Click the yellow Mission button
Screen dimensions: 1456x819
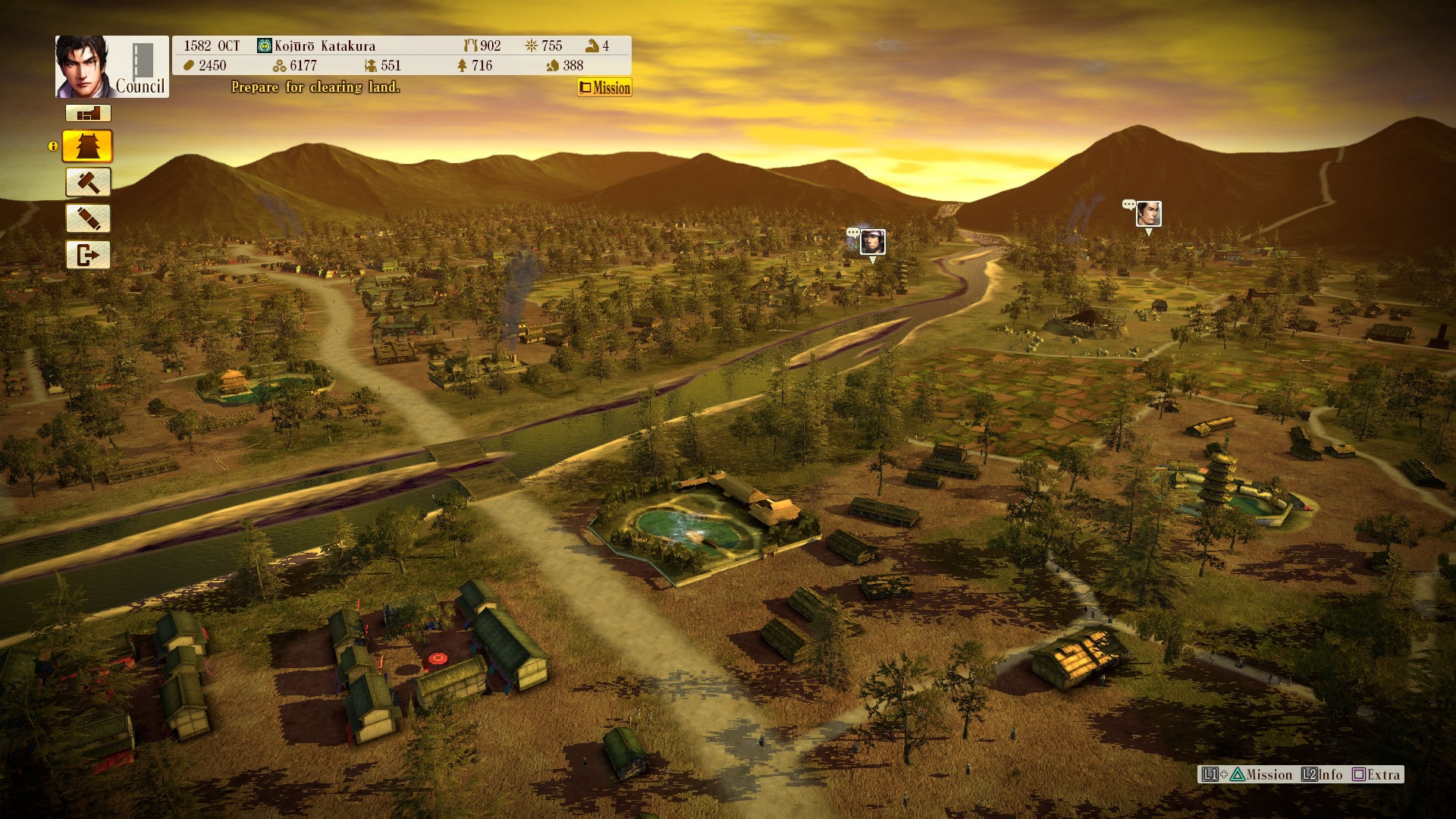click(x=604, y=88)
